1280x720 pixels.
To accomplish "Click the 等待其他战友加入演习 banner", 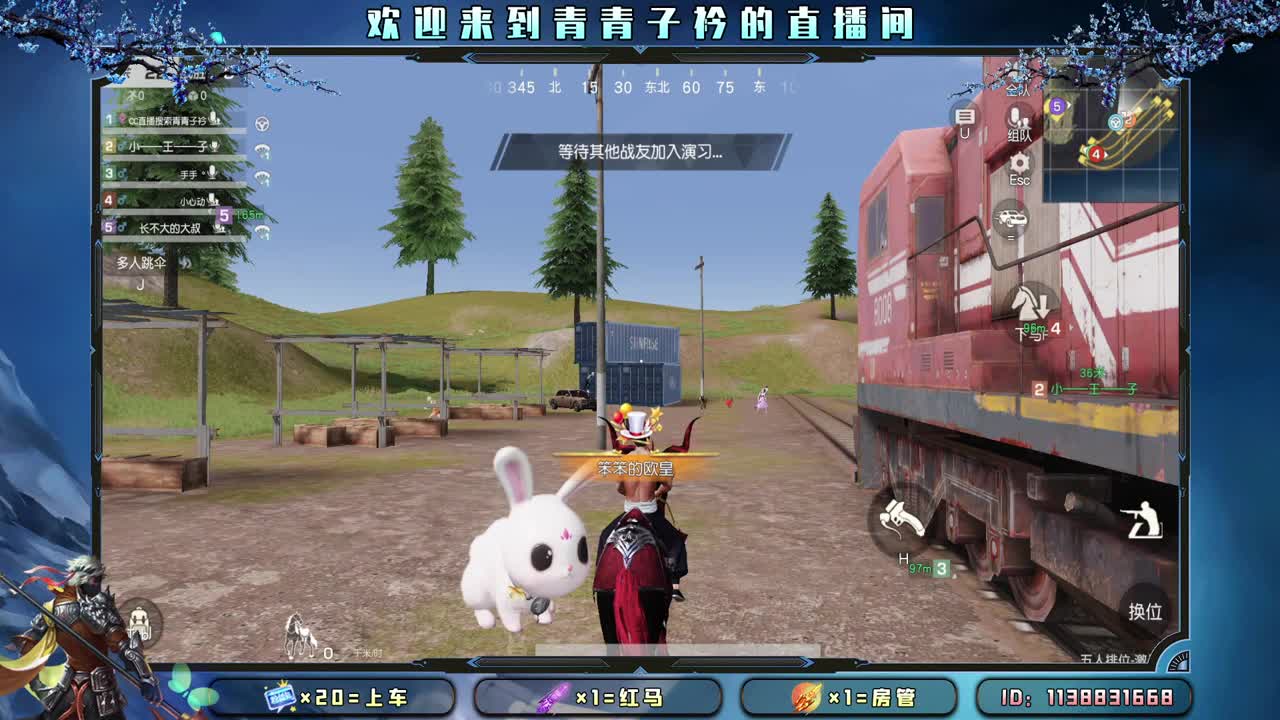I will pos(640,152).
